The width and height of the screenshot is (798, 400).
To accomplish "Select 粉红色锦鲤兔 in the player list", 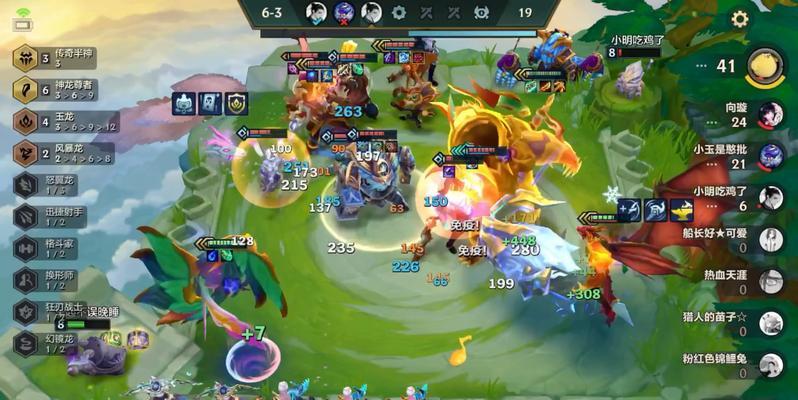I will pos(769,365).
